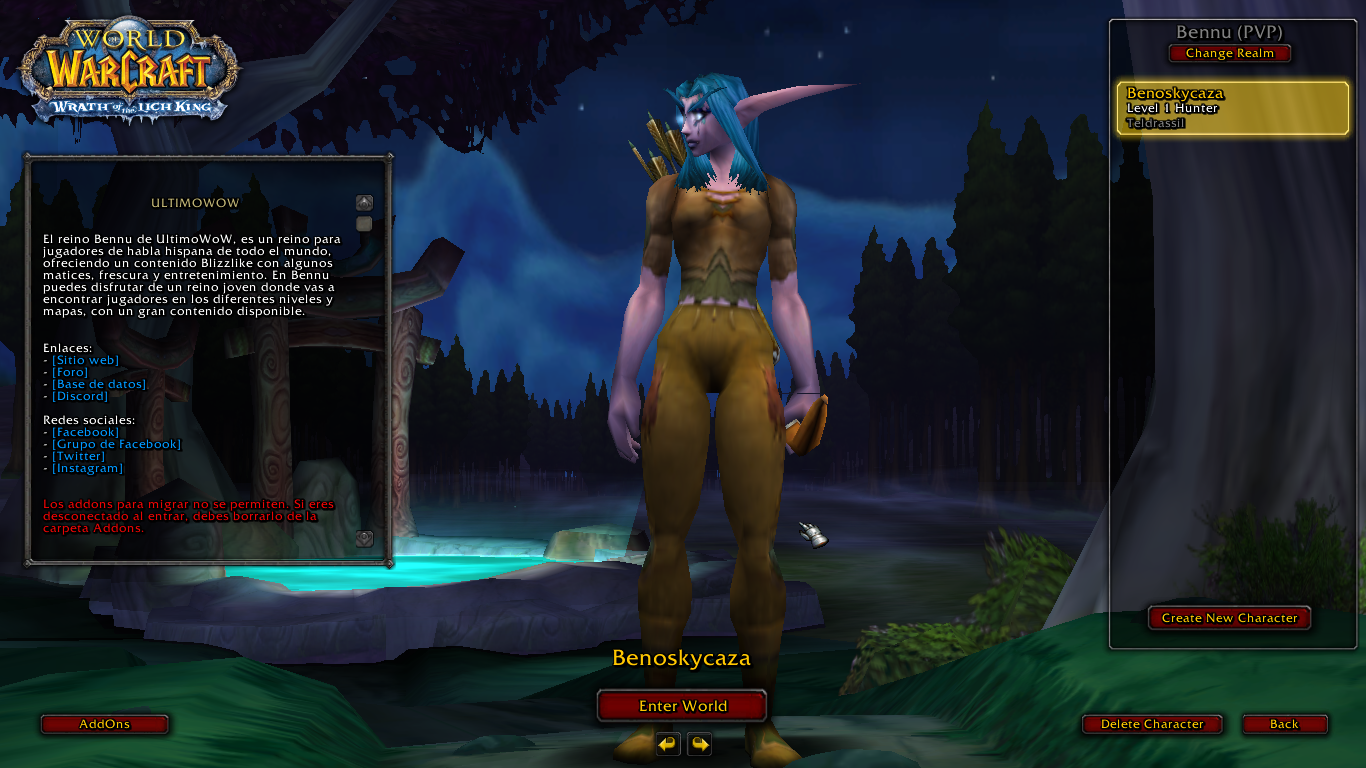This screenshot has height=768, width=1366.
Task: Visit the Discord link
Action: pos(80,396)
